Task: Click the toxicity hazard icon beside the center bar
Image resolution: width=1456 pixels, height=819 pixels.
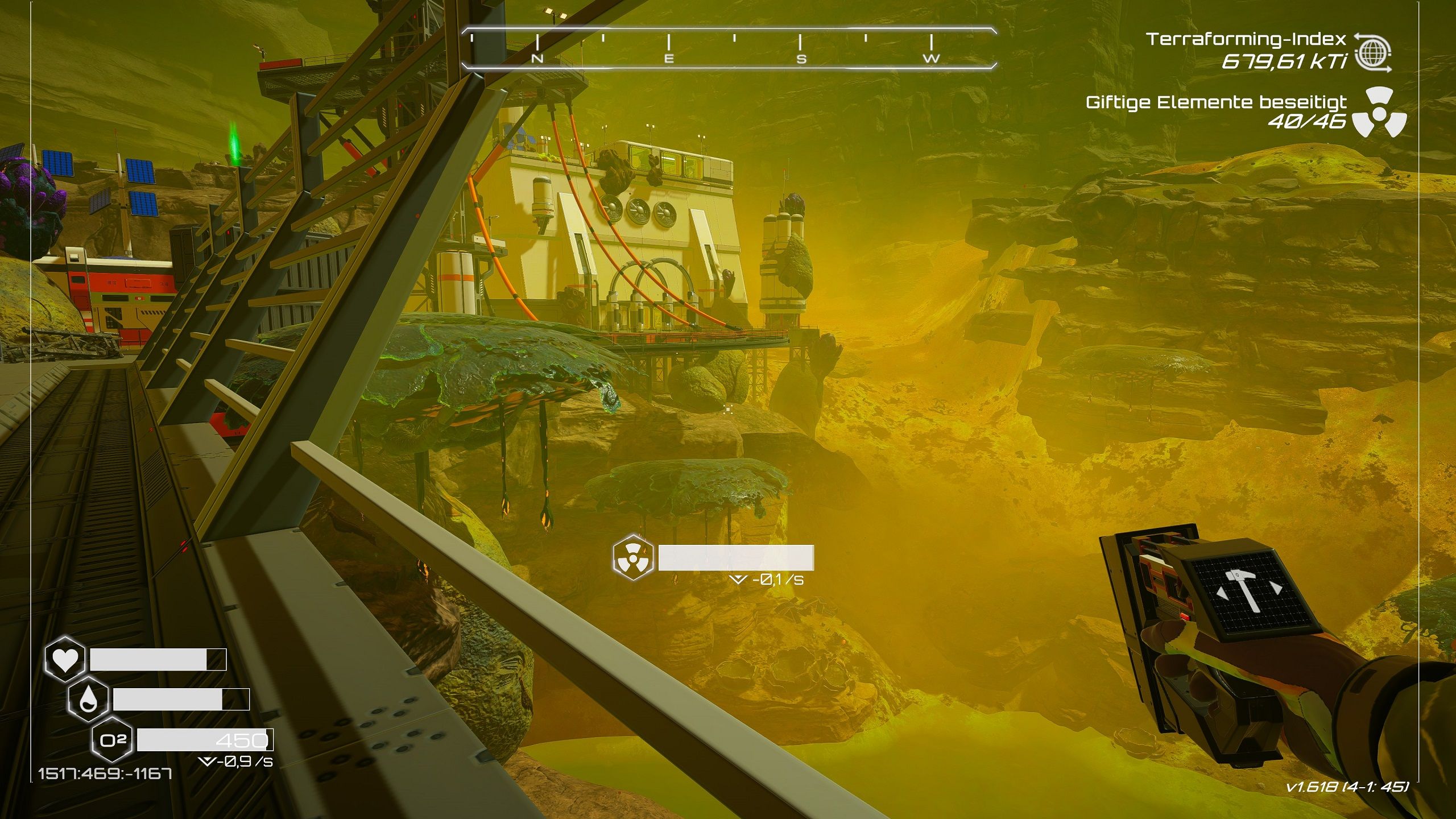Action: click(632, 557)
